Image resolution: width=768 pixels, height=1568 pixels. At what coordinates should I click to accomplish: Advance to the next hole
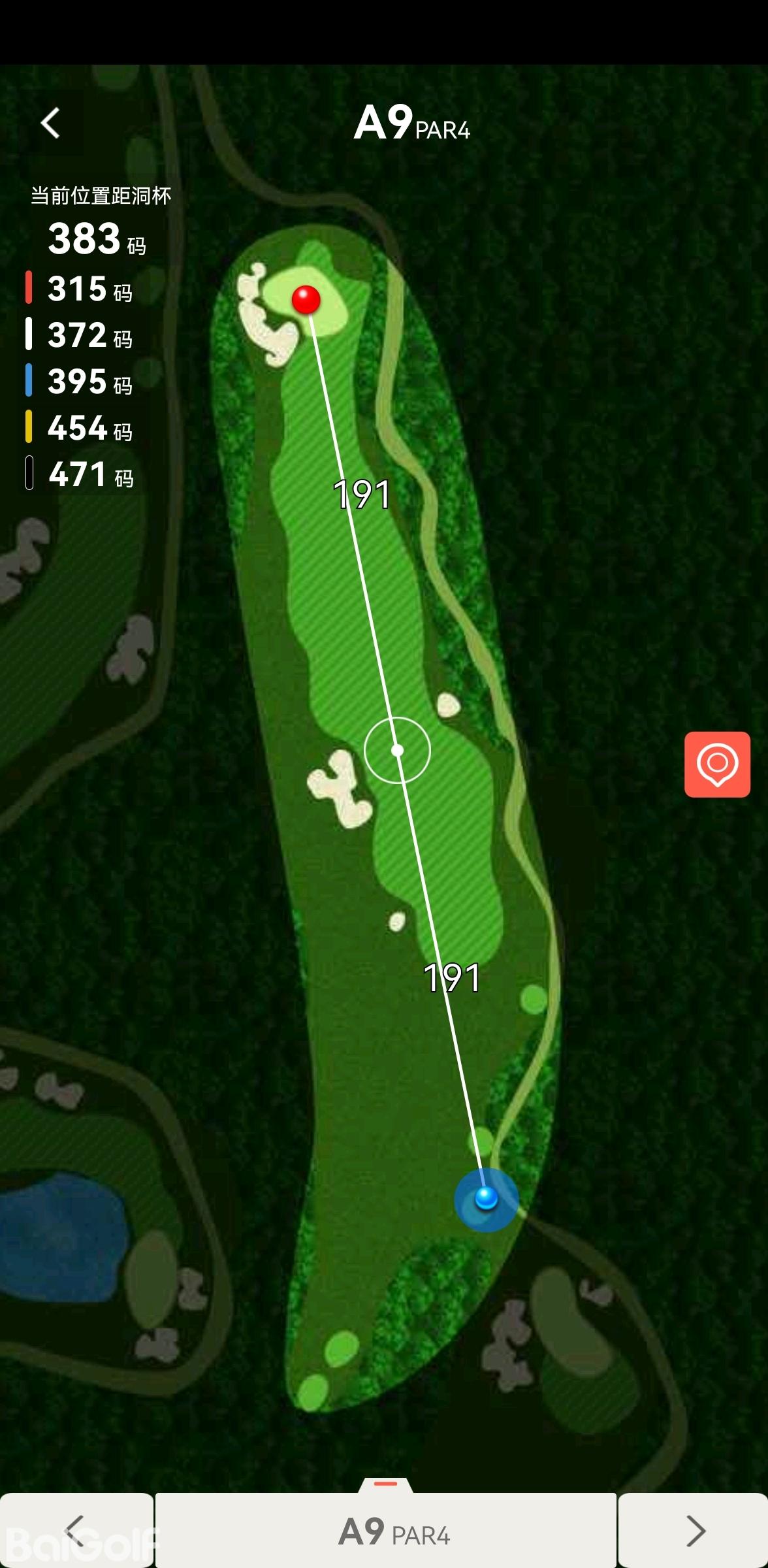(x=694, y=1530)
